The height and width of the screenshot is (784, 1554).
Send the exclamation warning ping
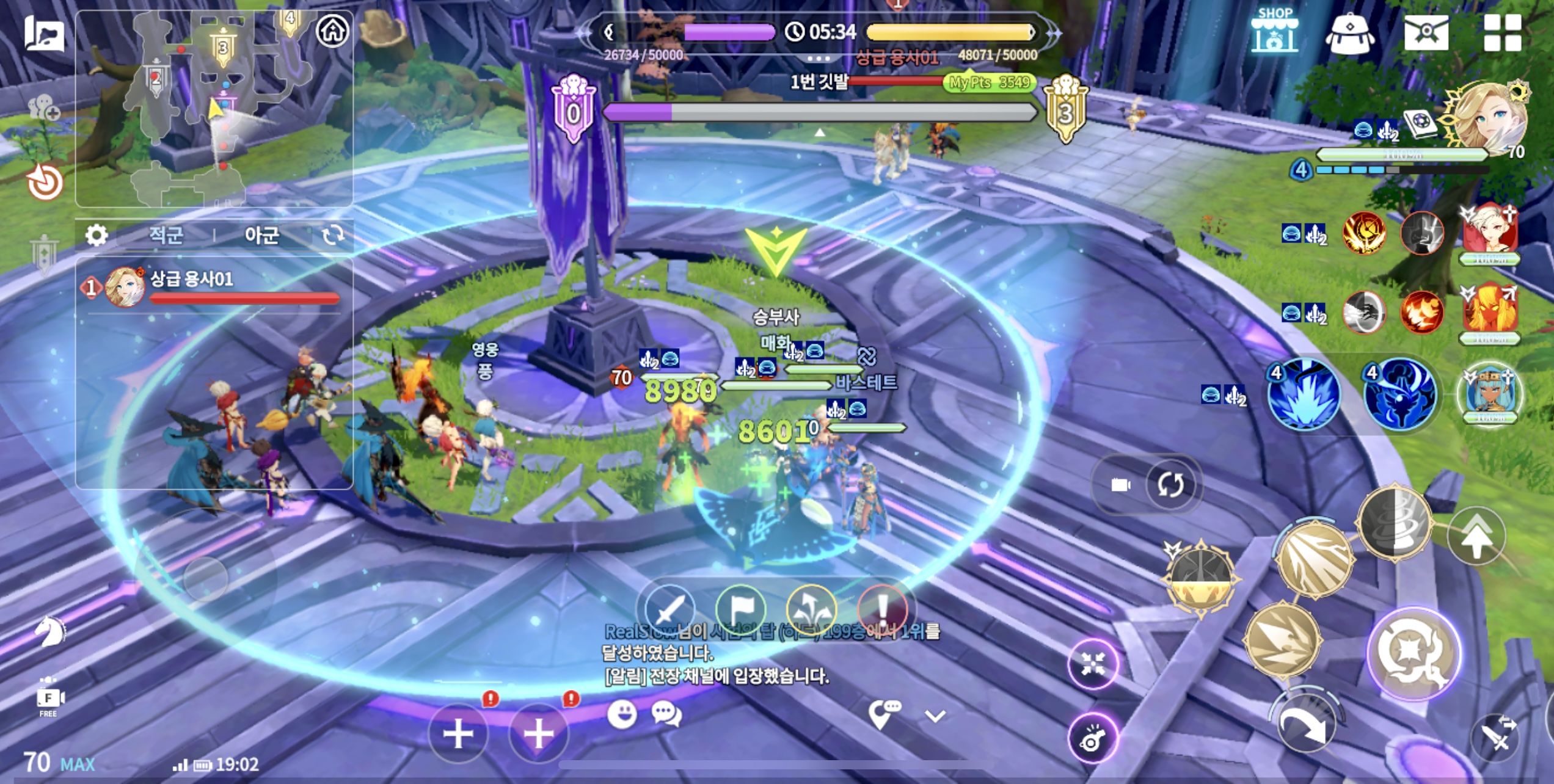[x=882, y=608]
